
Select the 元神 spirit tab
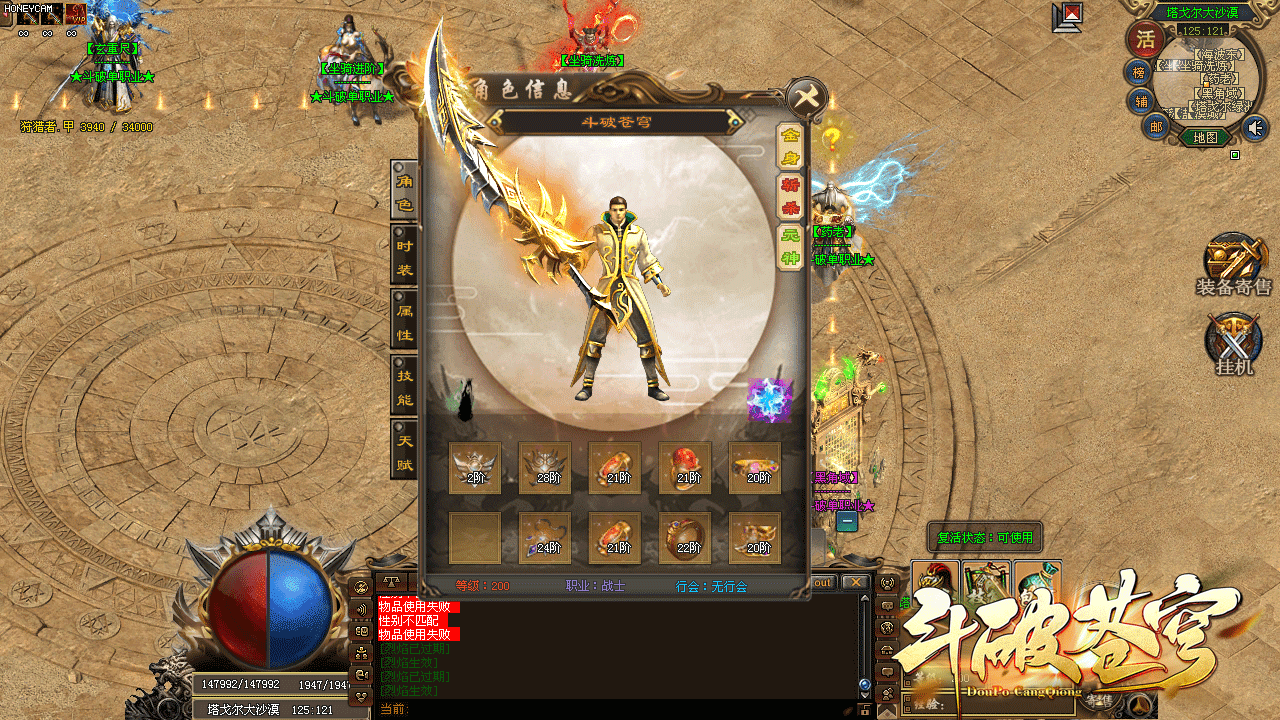point(790,247)
